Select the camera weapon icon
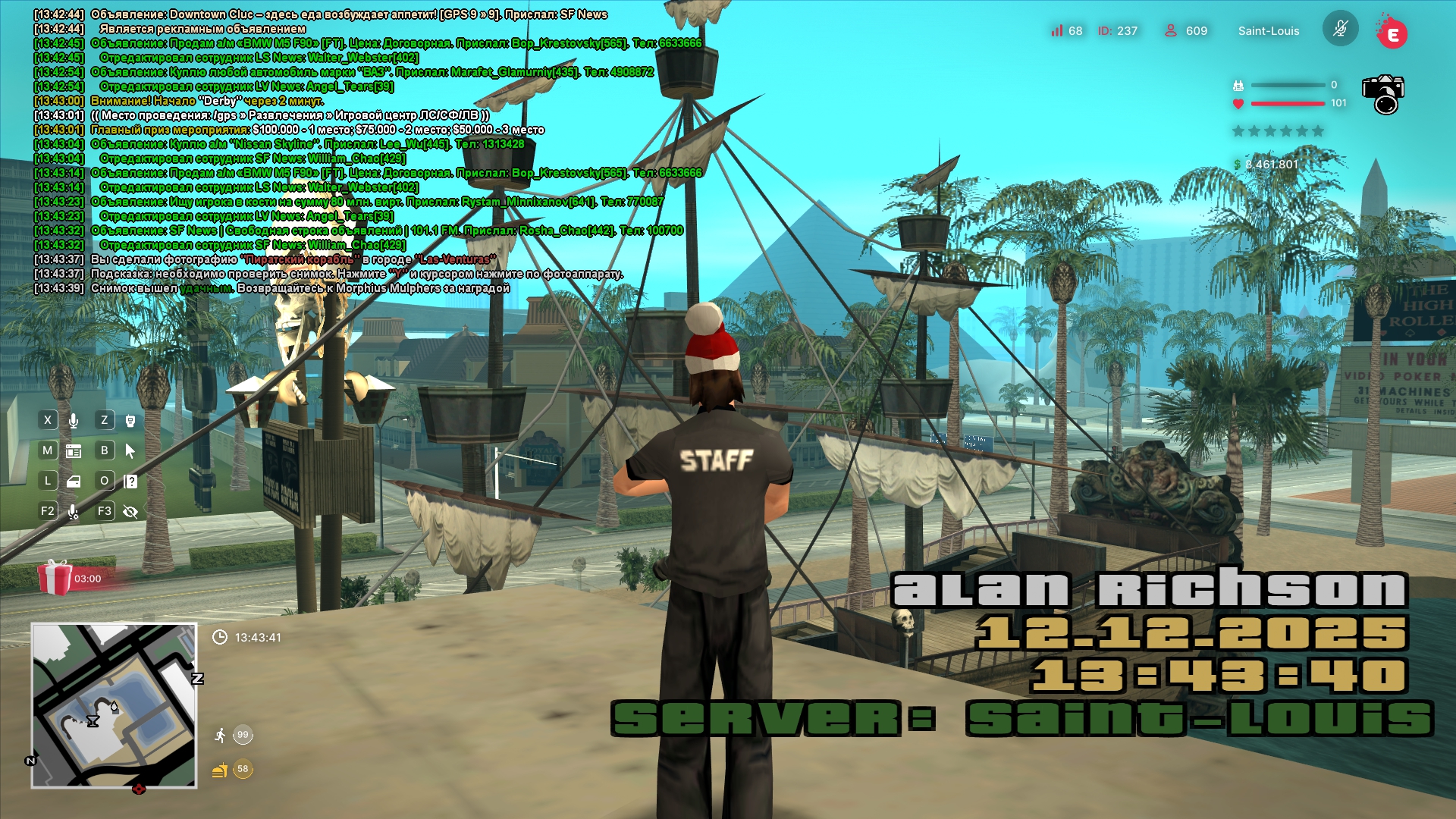 tap(1383, 94)
